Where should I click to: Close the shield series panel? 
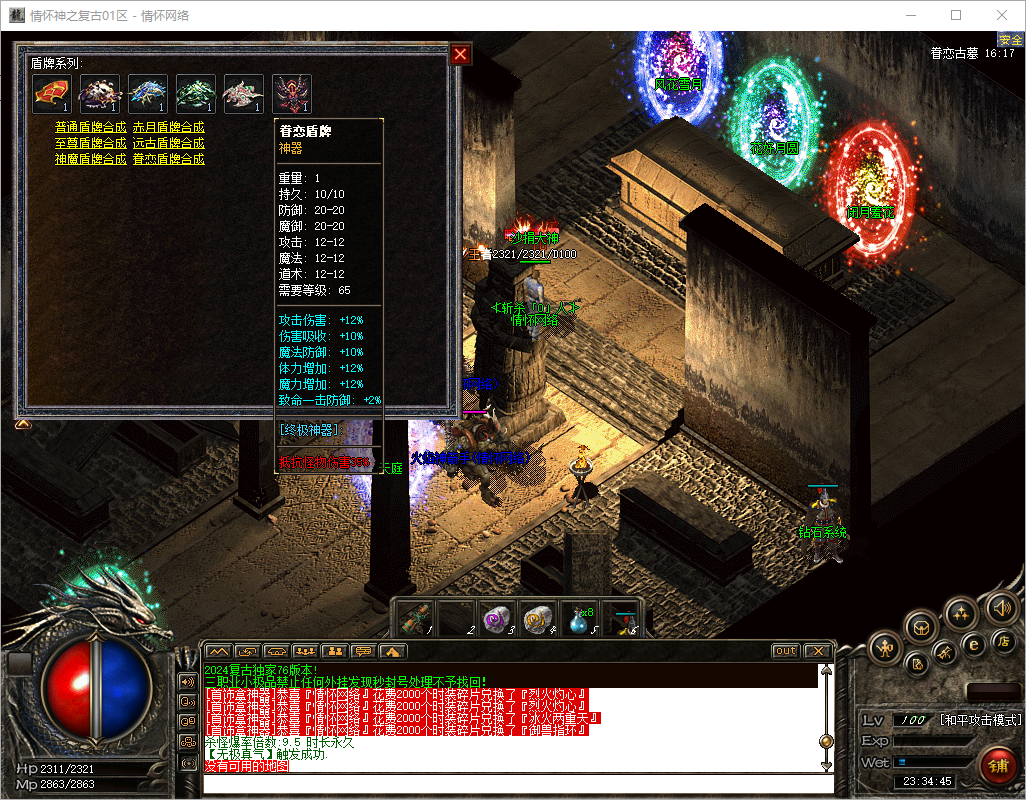[460, 55]
